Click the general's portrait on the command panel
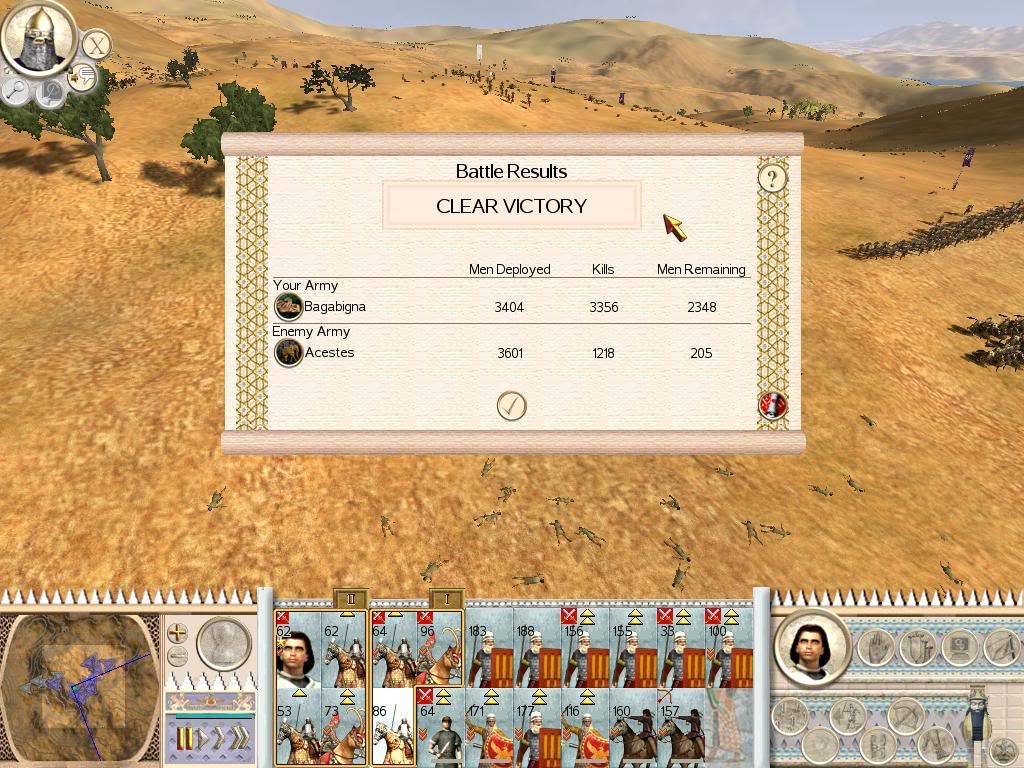 coord(811,648)
